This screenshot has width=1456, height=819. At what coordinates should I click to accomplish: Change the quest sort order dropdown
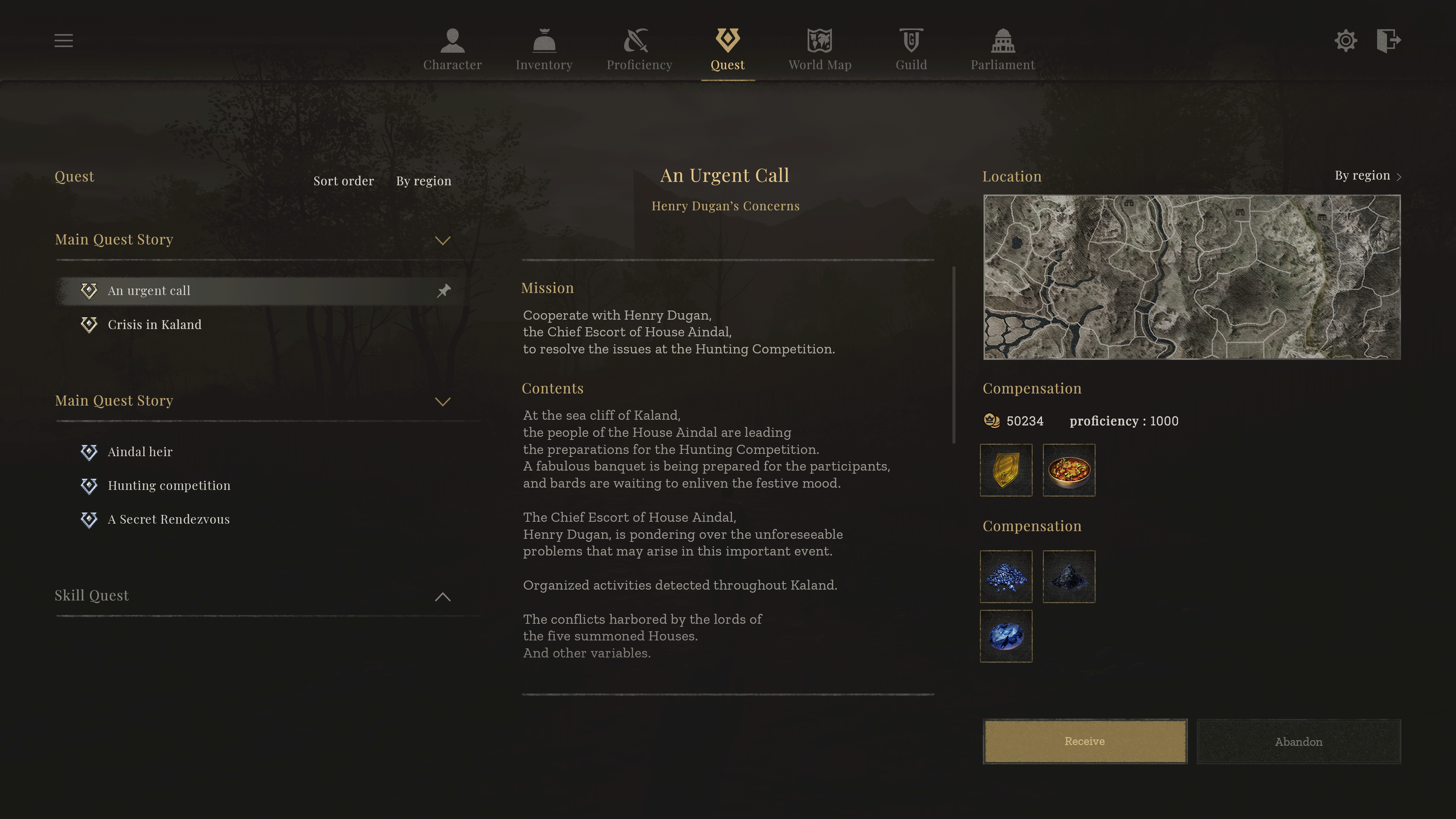(x=424, y=181)
